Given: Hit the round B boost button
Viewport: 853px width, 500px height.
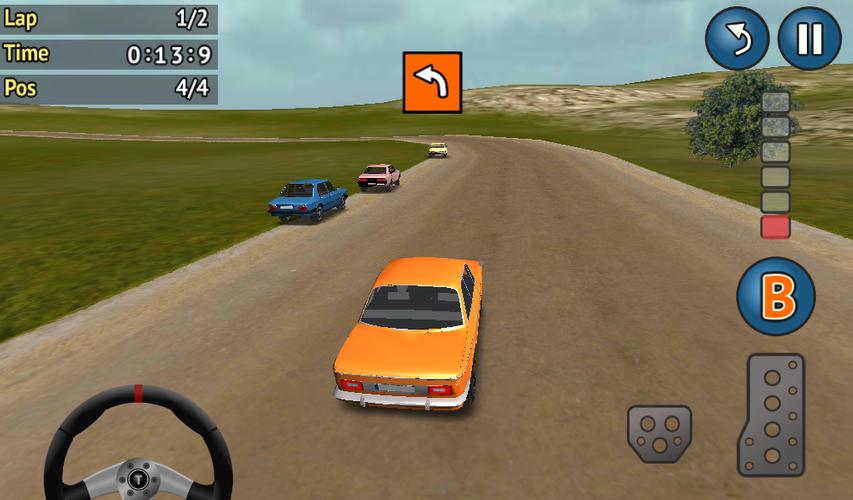Looking at the screenshot, I should pos(776,297).
